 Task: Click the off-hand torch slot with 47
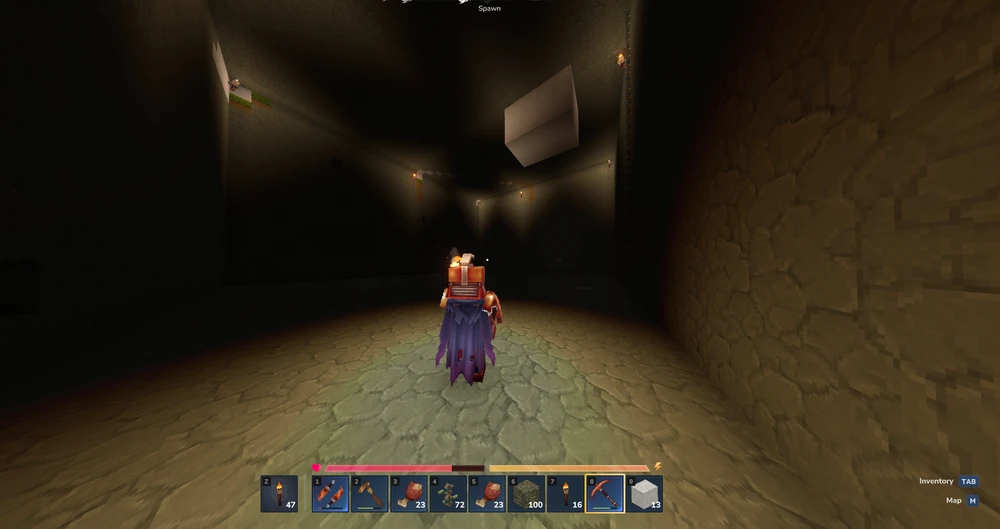point(279,493)
